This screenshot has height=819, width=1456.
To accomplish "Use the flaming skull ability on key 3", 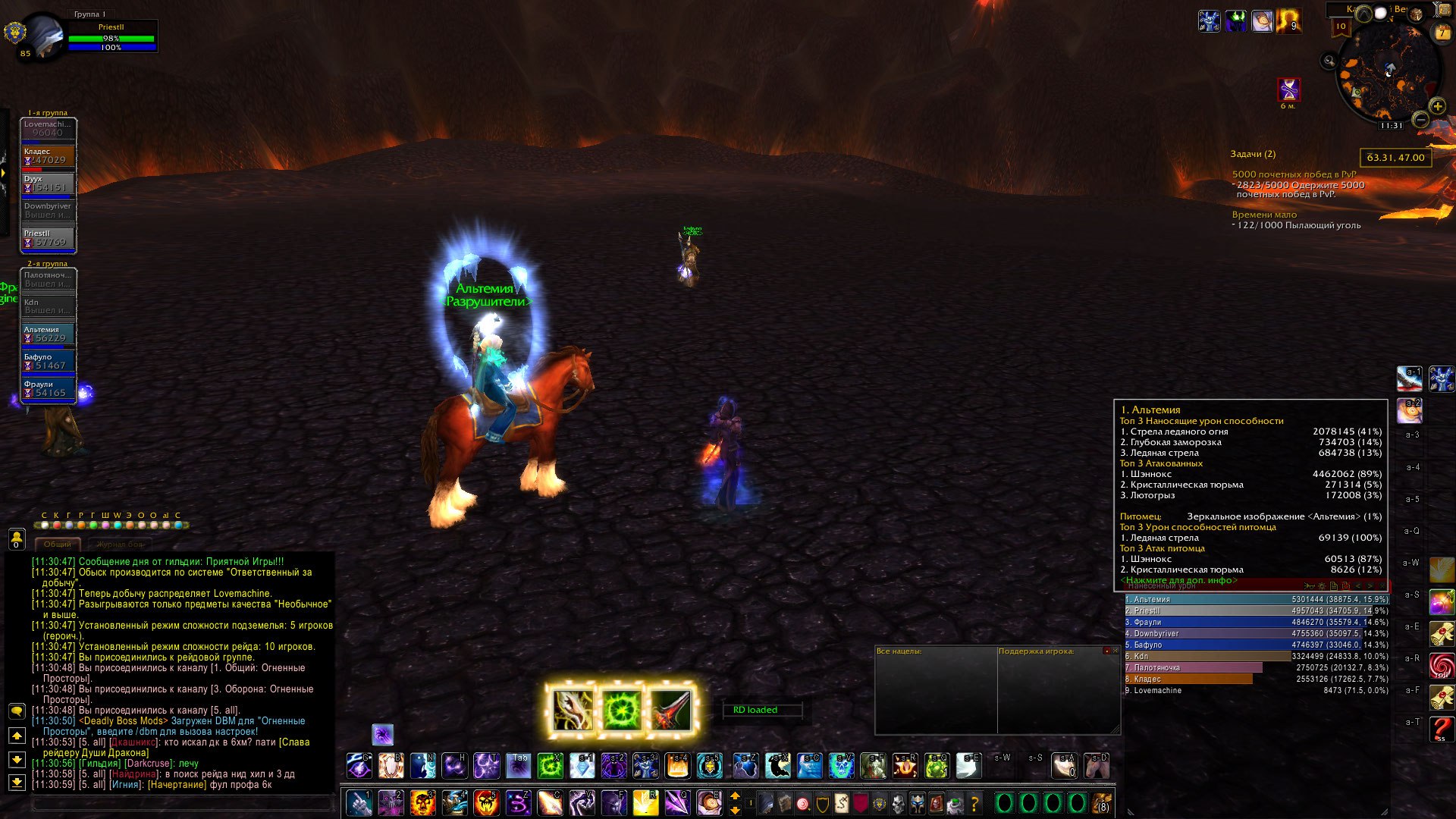I will pos(422,802).
